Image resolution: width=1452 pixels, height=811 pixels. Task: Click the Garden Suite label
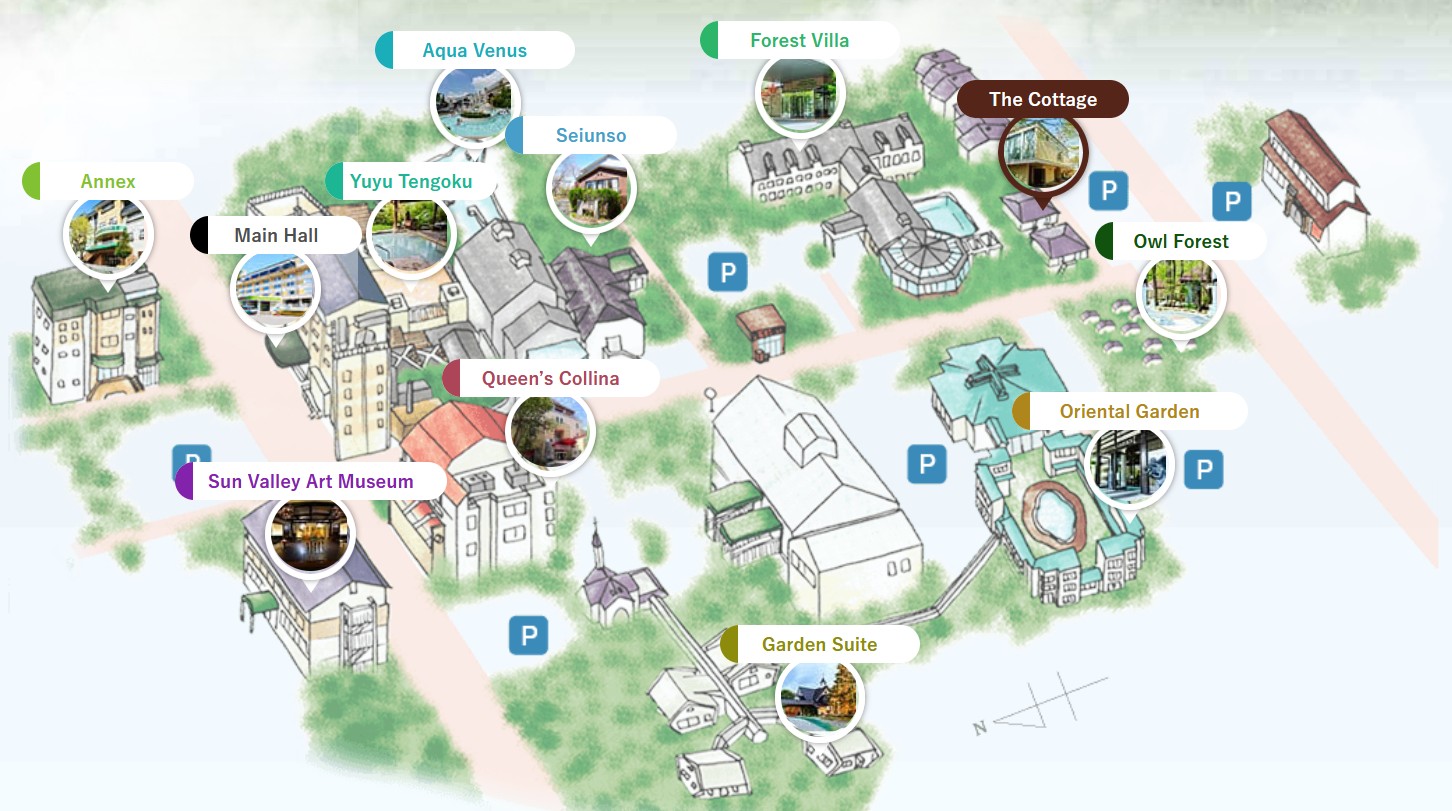(819, 644)
